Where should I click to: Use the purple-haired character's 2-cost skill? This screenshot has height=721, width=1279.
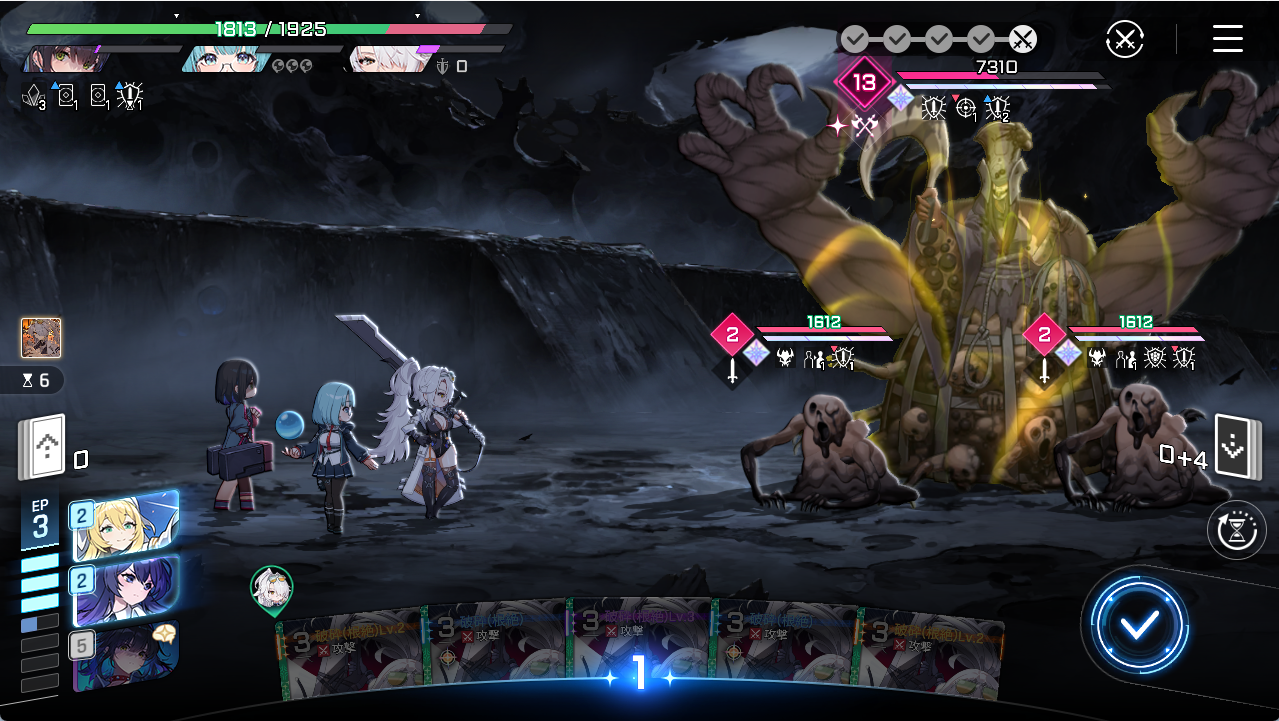point(124,590)
